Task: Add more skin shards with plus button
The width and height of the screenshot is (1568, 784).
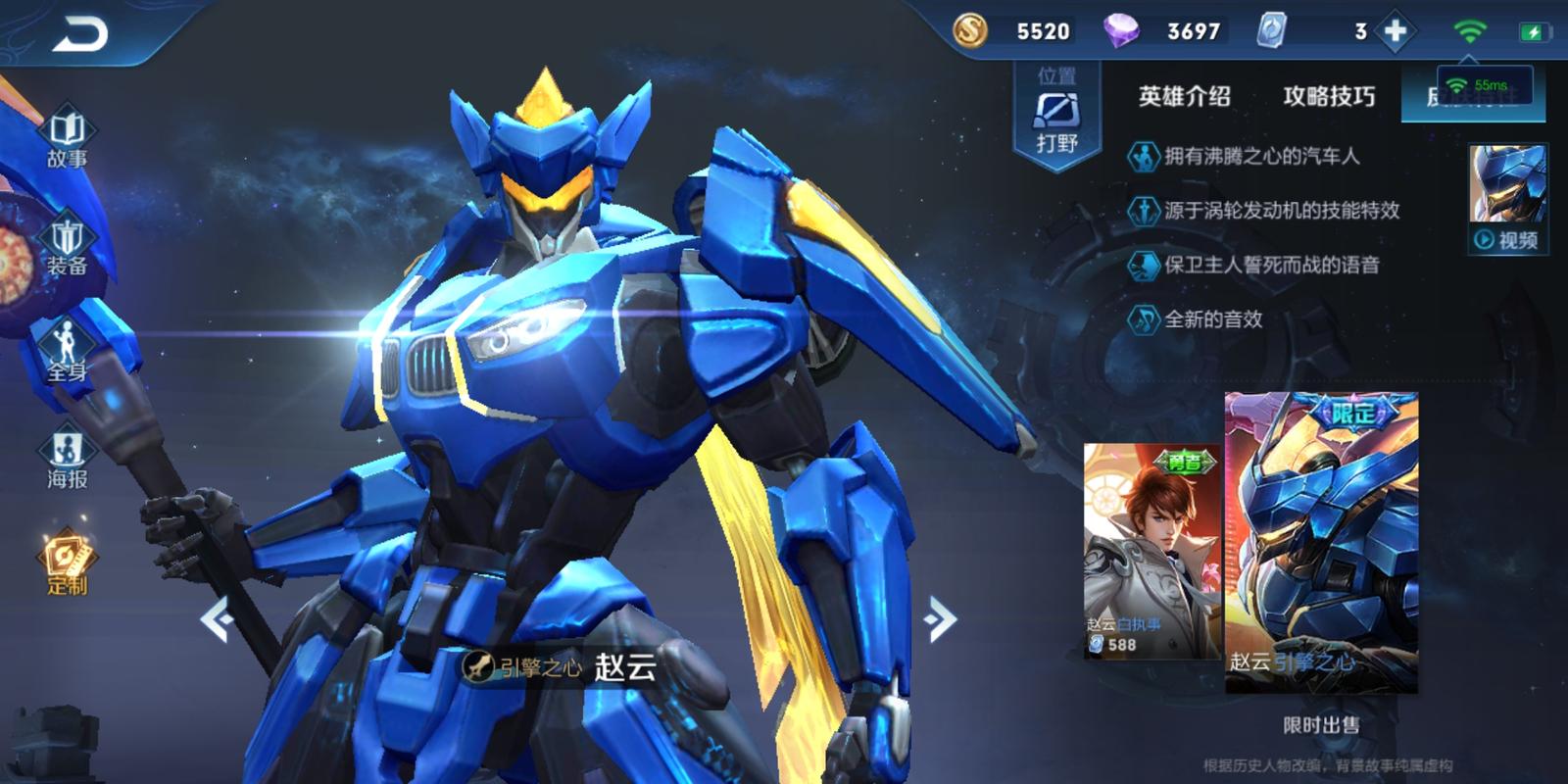Action: click(x=1395, y=31)
